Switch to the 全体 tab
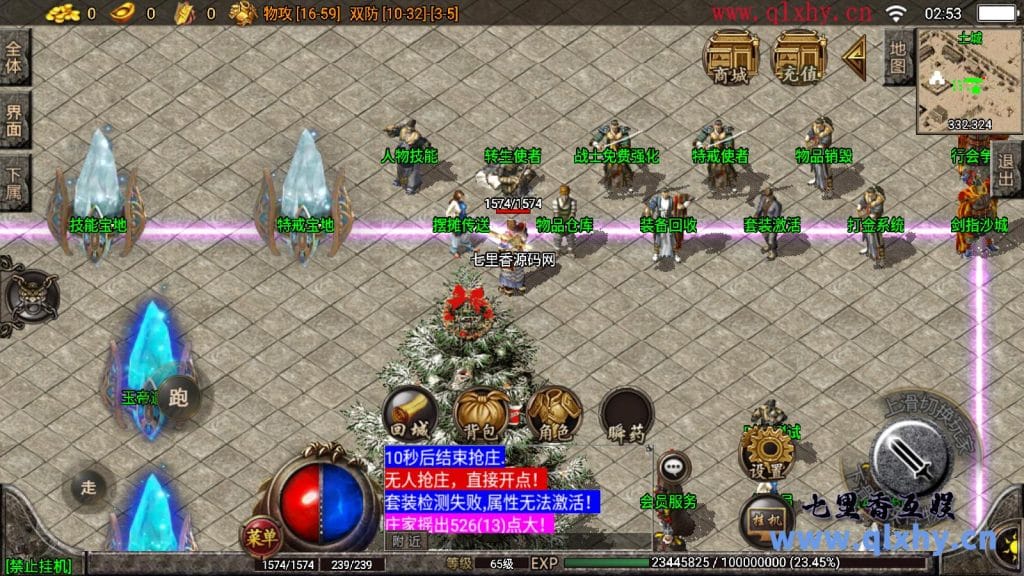 [x=15, y=58]
